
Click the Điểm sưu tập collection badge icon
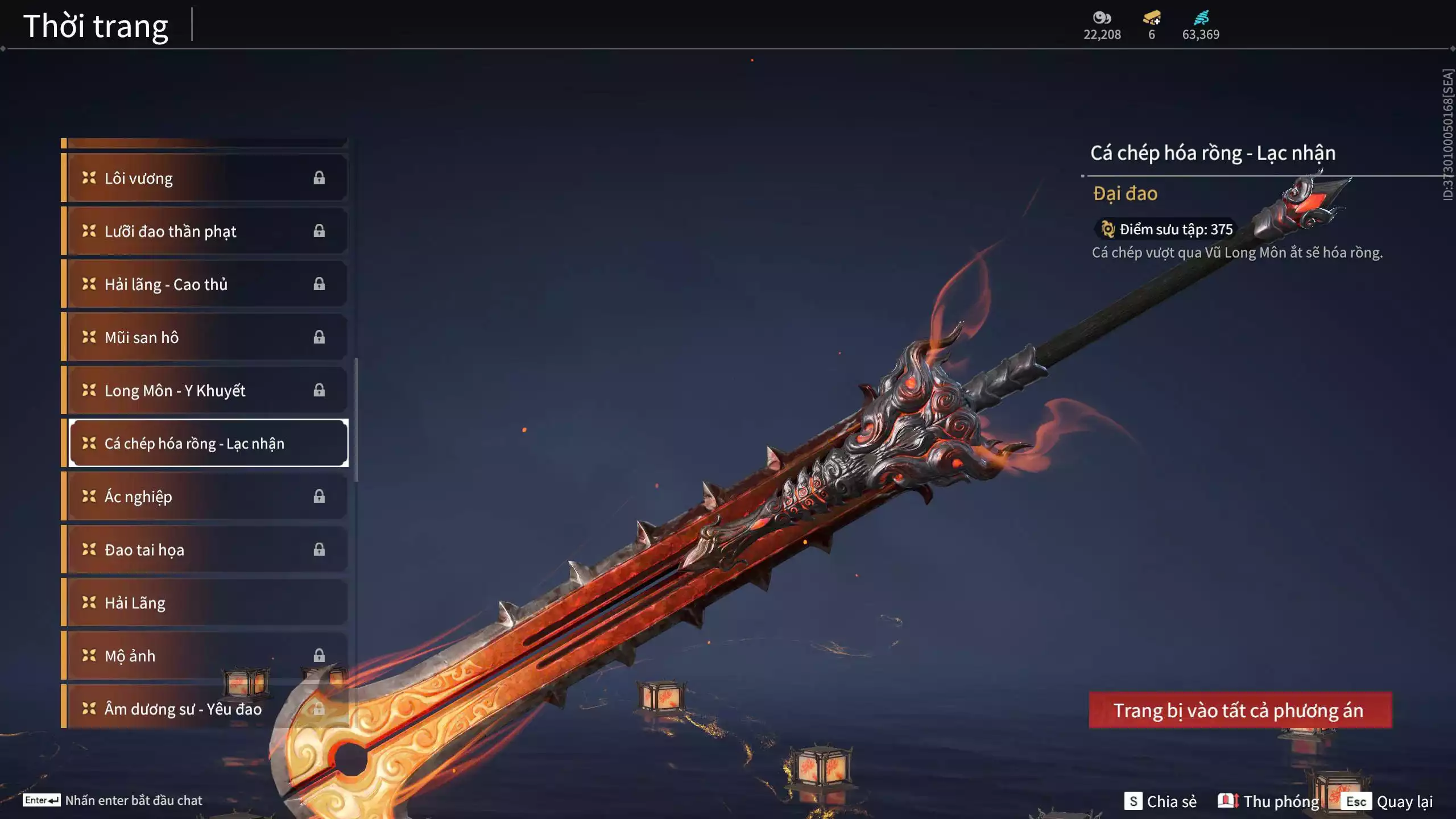(x=1108, y=229)
